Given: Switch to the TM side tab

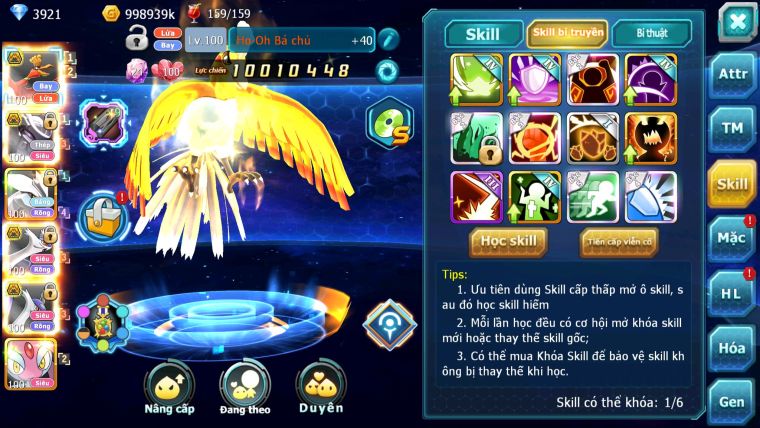Looking at the screenshot, I should 731,128.
